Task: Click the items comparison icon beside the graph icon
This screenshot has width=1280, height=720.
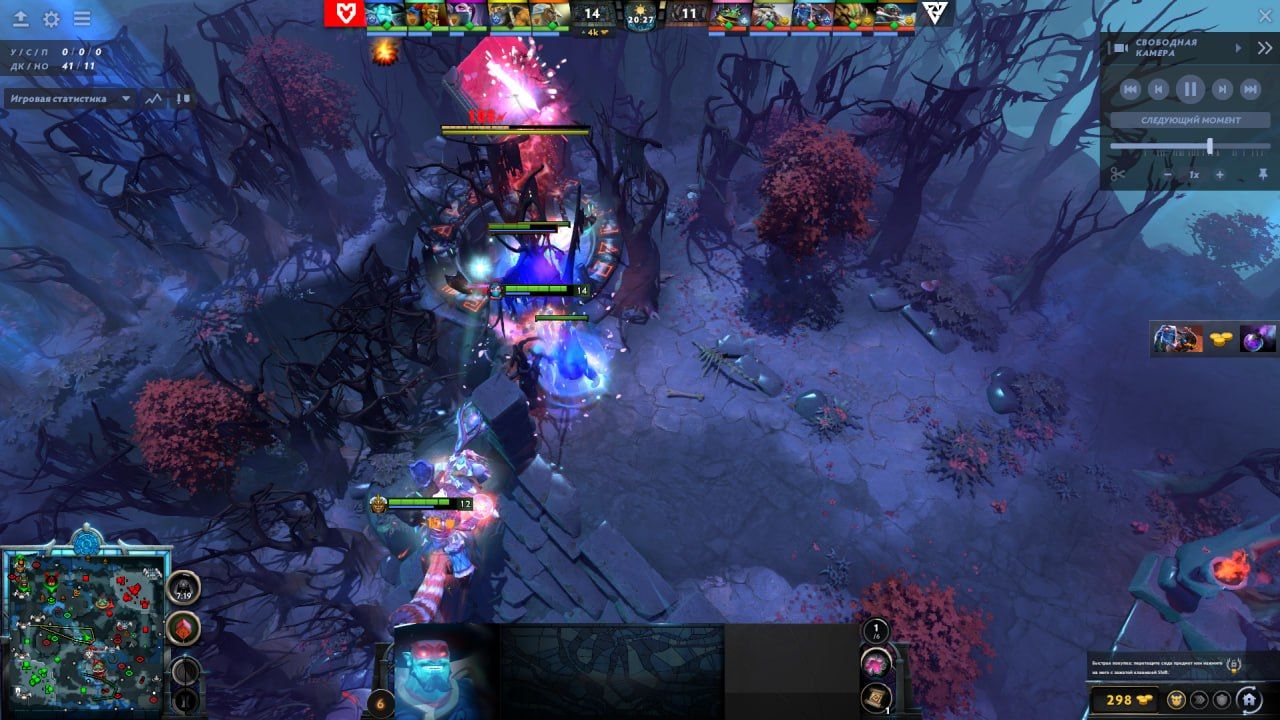Action: tap(181, 98)
